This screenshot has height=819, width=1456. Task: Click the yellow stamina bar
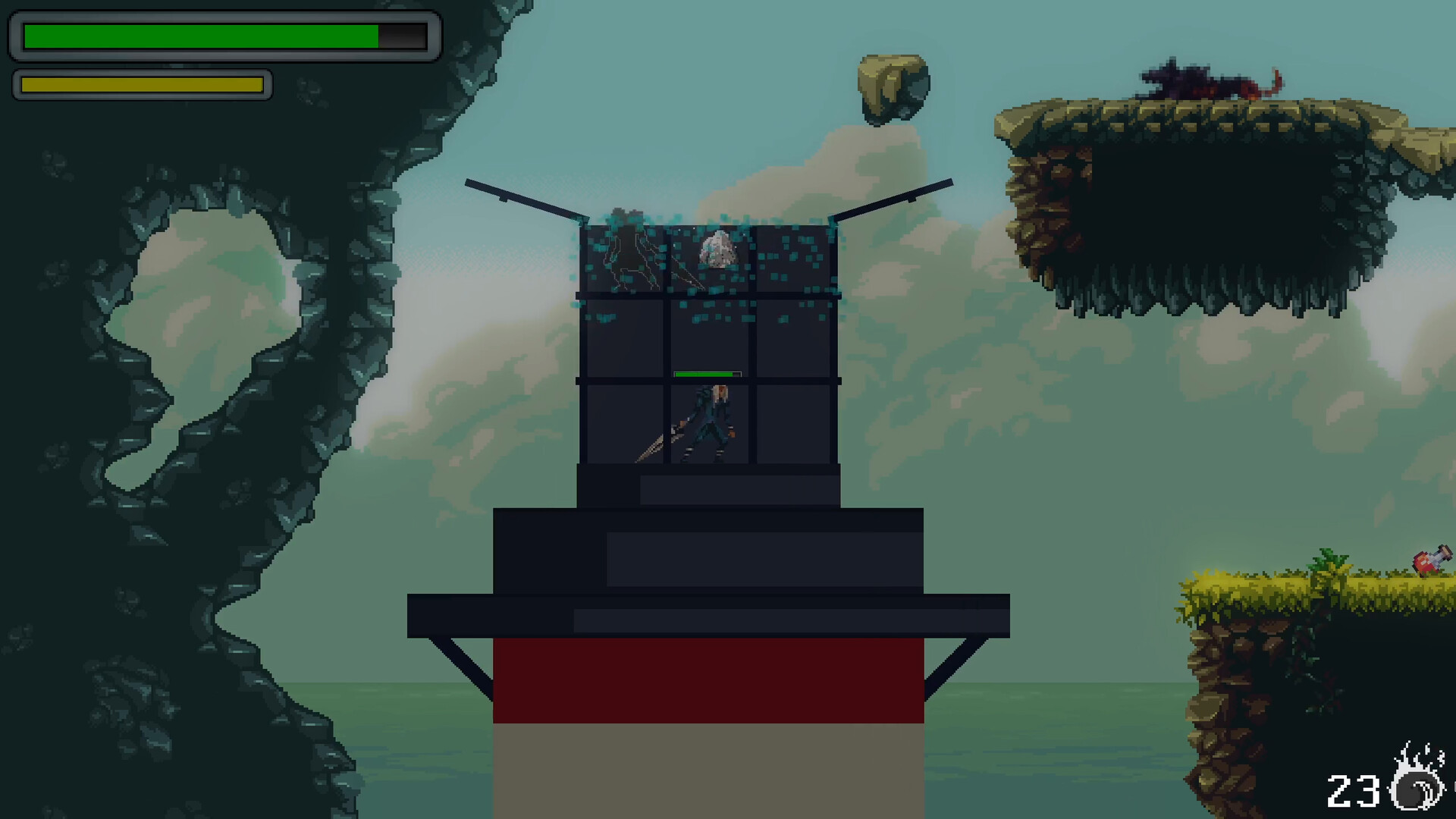[140, 84]
